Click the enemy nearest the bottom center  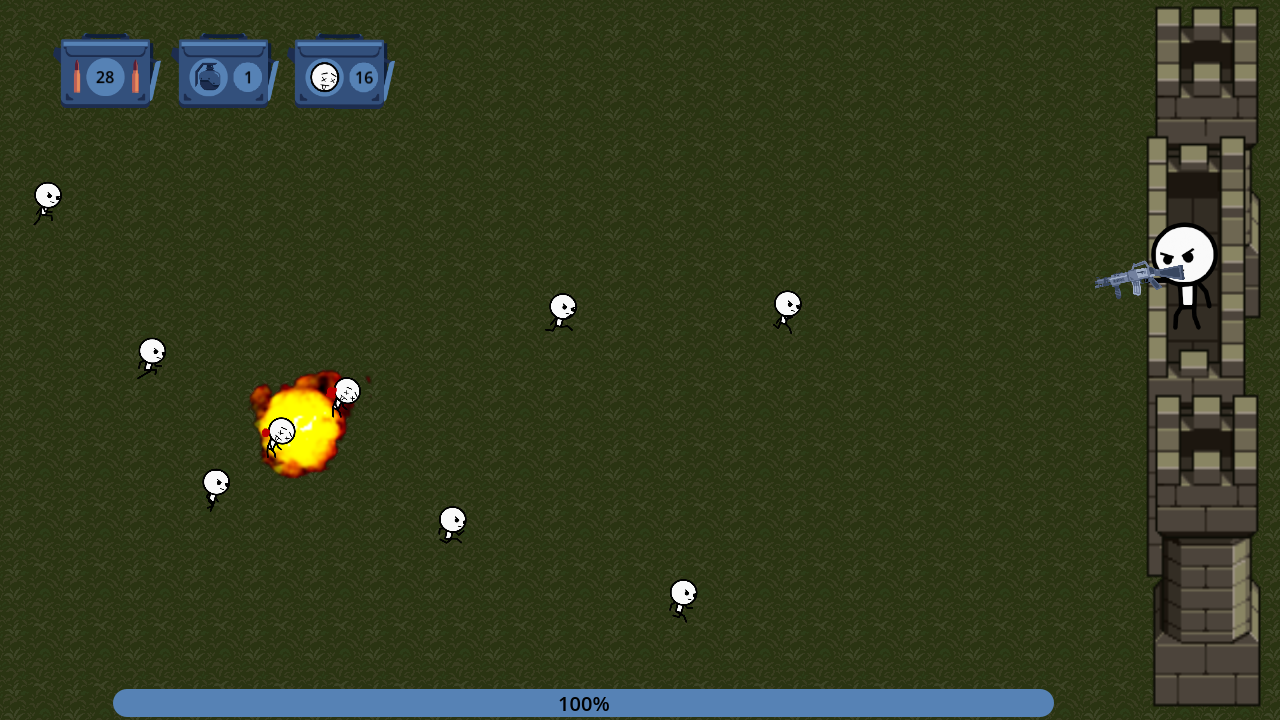[x=683, y=597]
